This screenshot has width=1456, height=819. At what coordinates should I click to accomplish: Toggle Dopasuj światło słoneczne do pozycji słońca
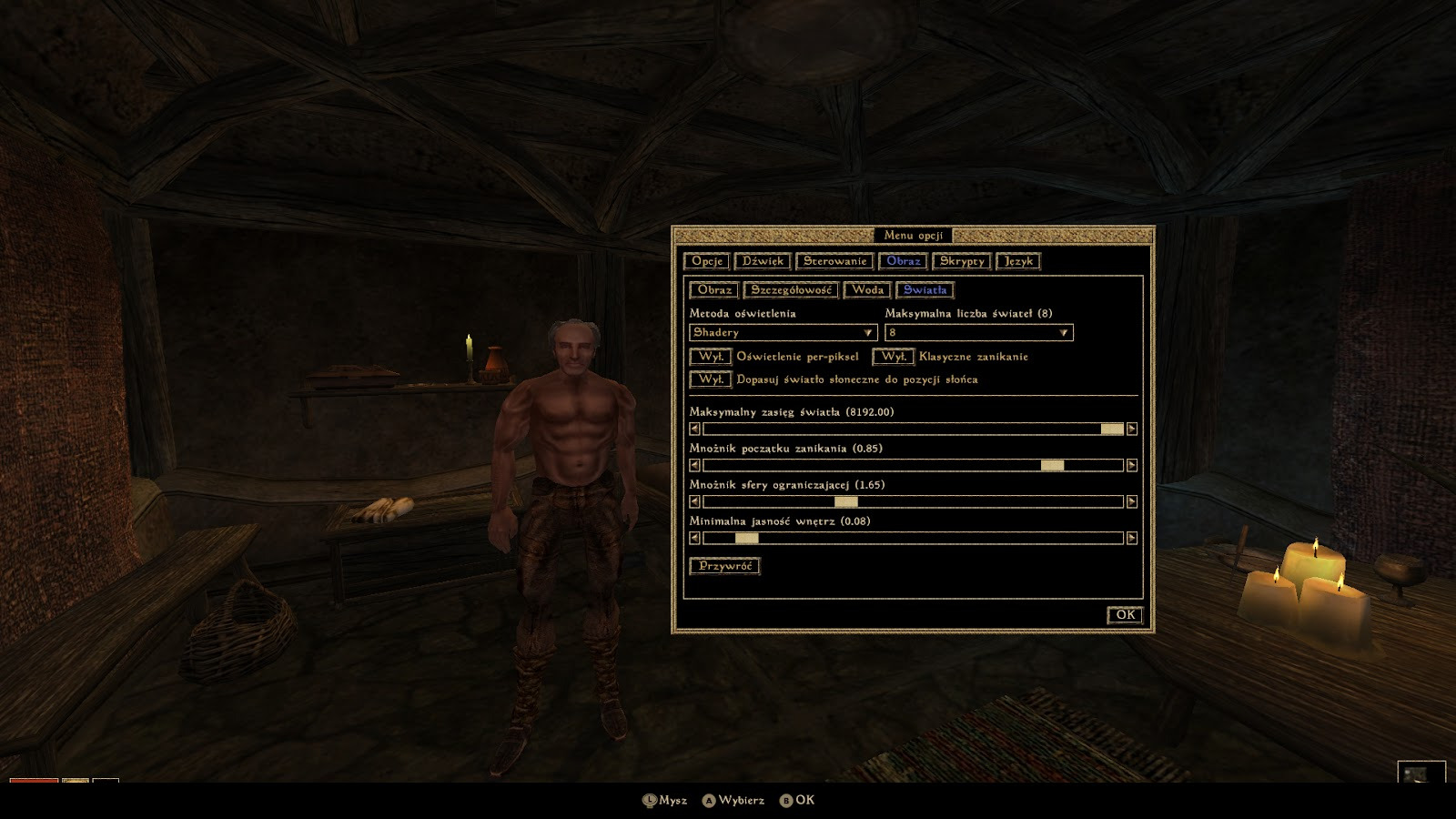tap(711, 379)
